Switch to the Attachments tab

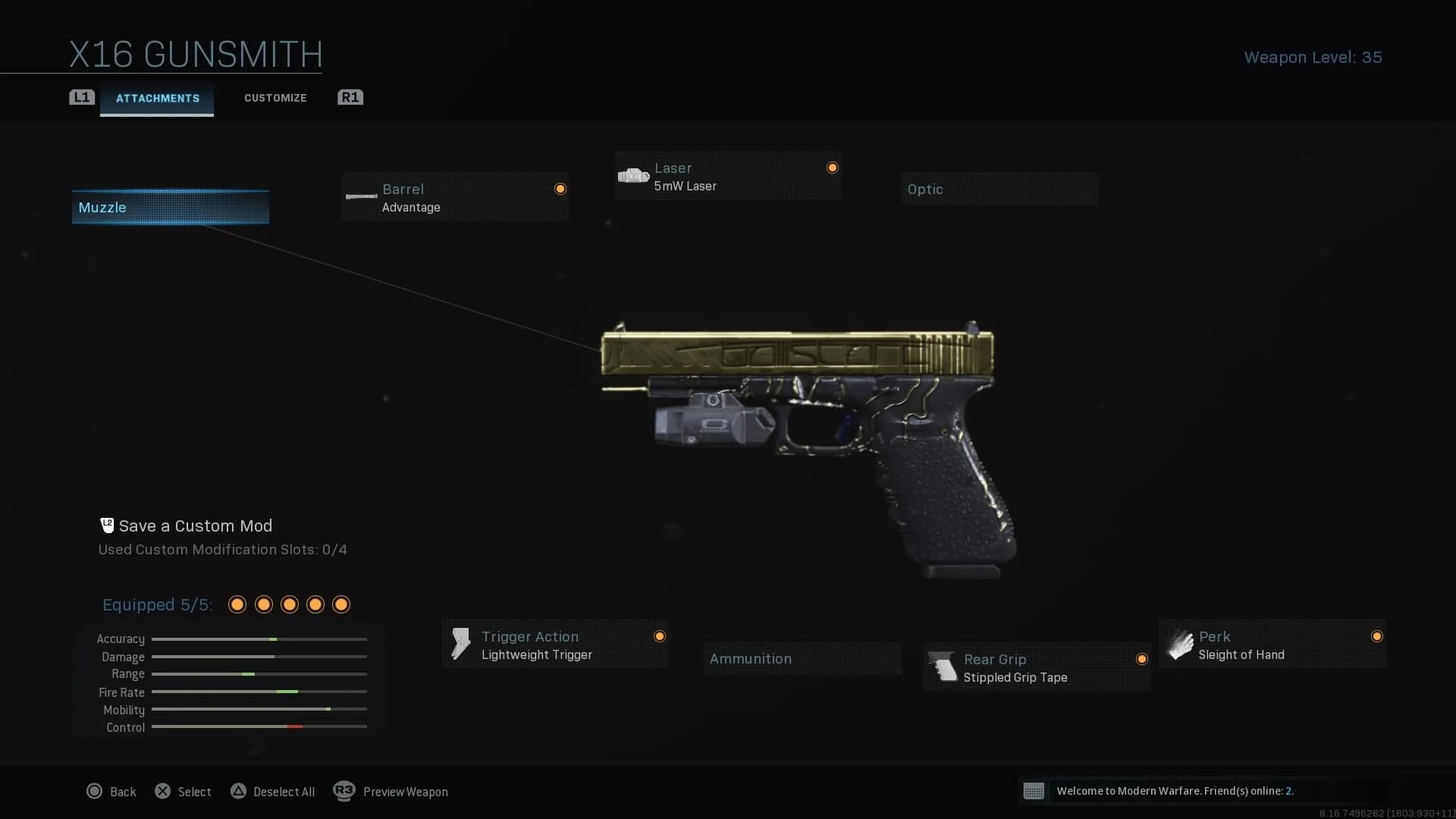pyautogui.click(x=157, y=99)
